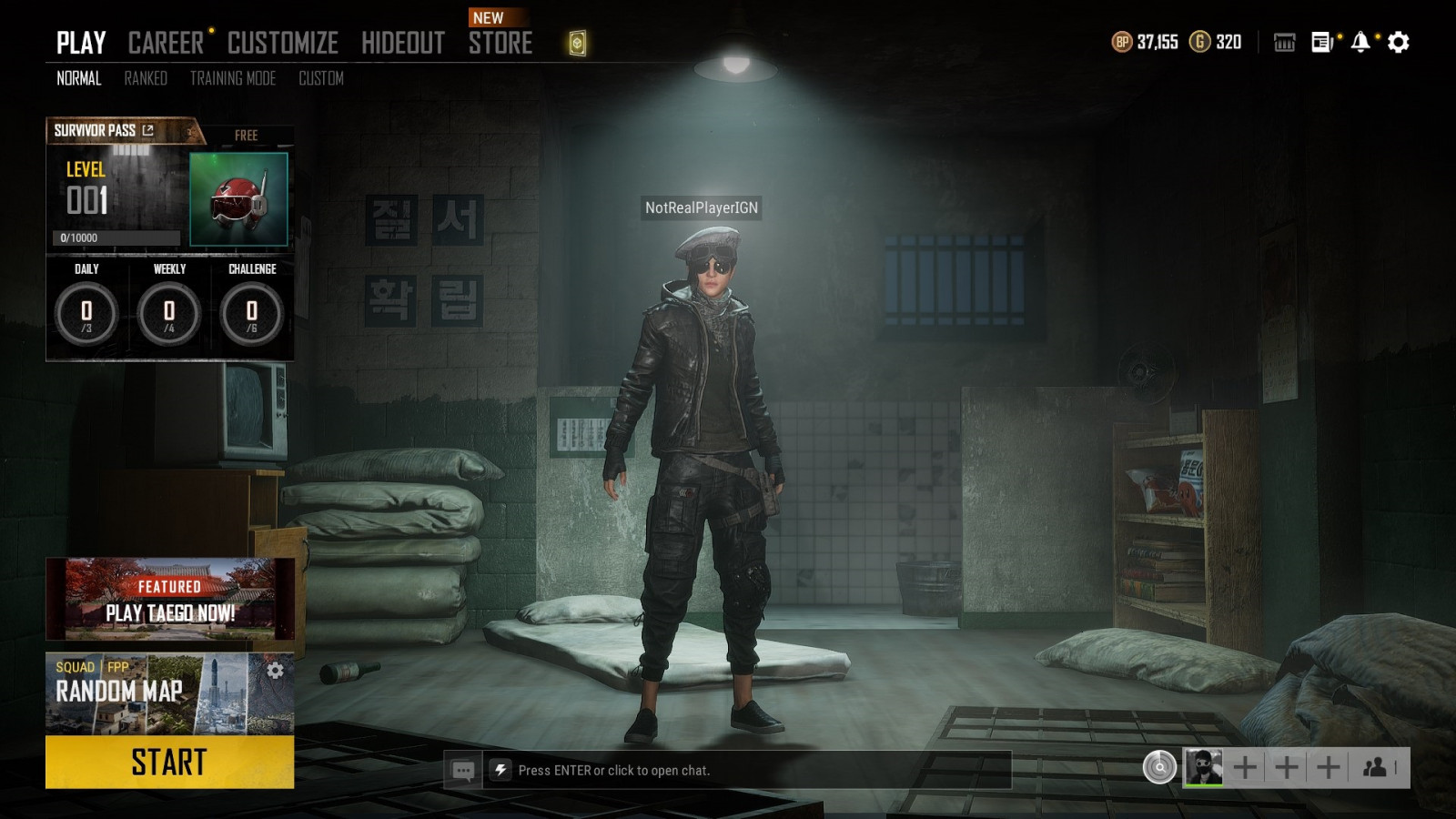Screen dimensions: 1456x819
Task: Switch to the Ranked tab
Action: 146,78
